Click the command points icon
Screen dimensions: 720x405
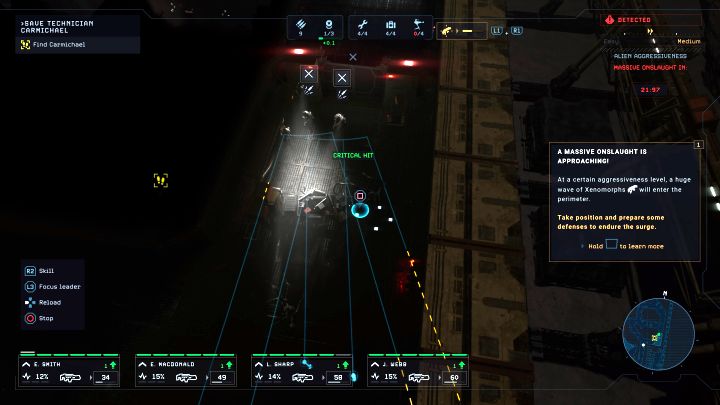(329, 23)
